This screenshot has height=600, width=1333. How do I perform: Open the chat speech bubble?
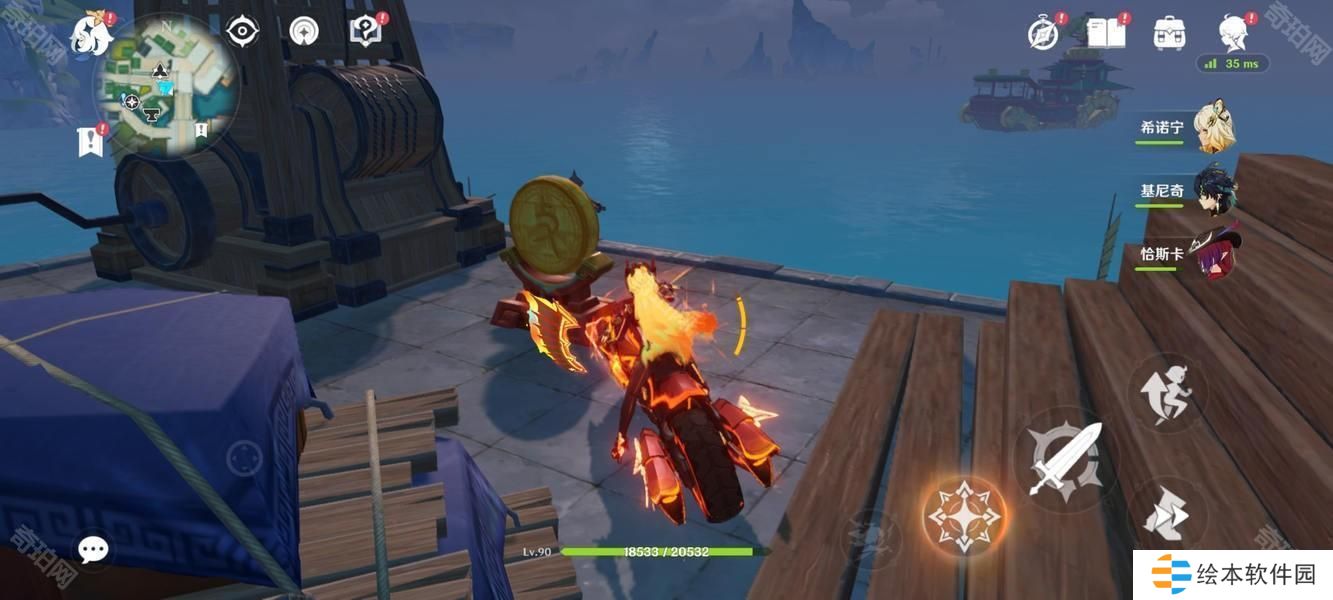[x=93, y=549]
